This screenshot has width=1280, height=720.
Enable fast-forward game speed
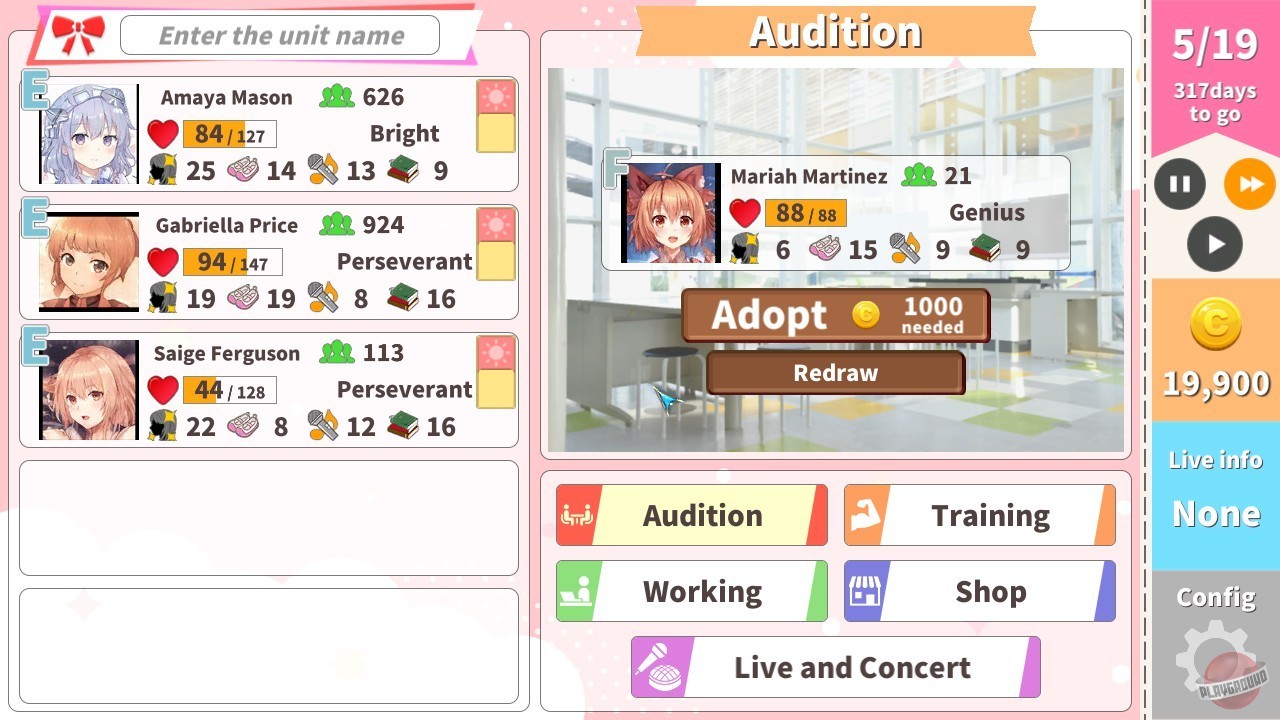pyautogui.click(x=1248, y=184)
